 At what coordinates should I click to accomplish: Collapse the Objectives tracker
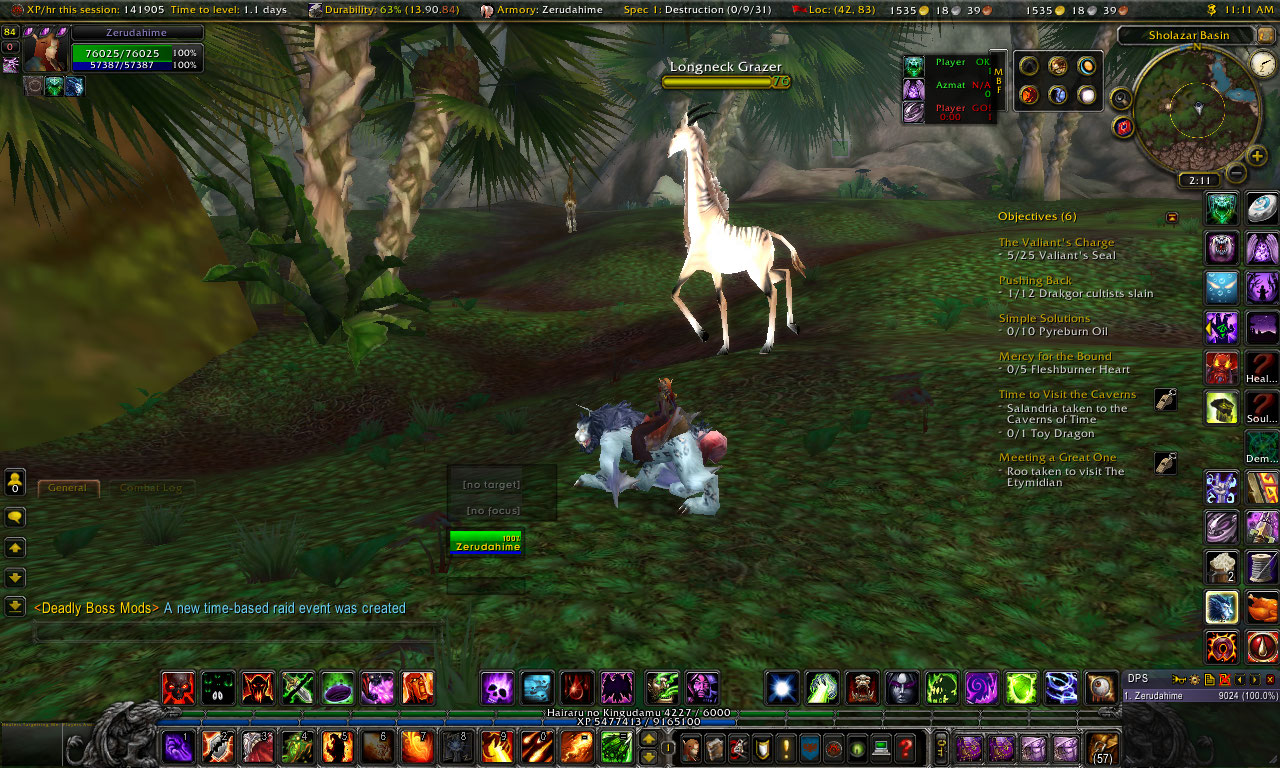pyautogui.click(x=1169, y=216)
